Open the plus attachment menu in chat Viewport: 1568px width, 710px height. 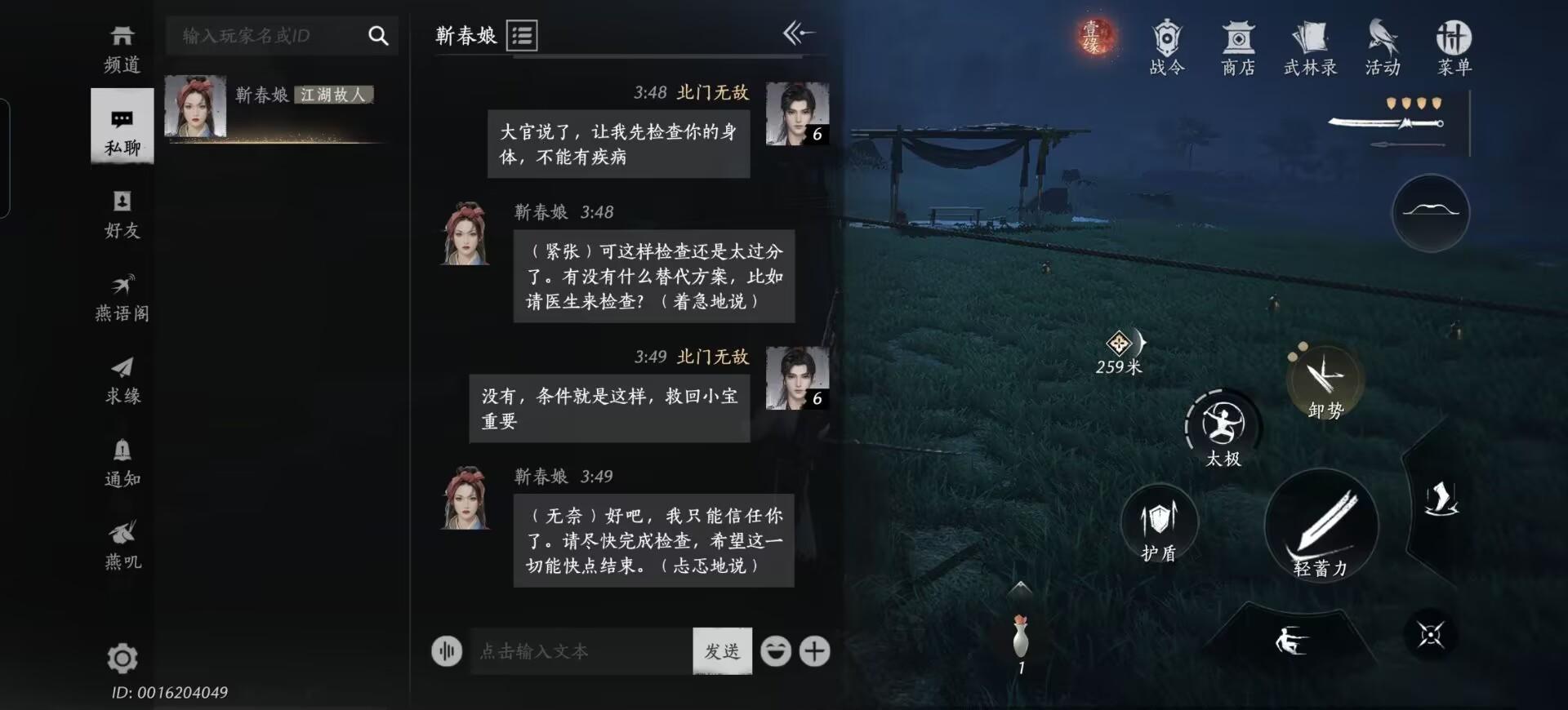(x=815, y=651)
